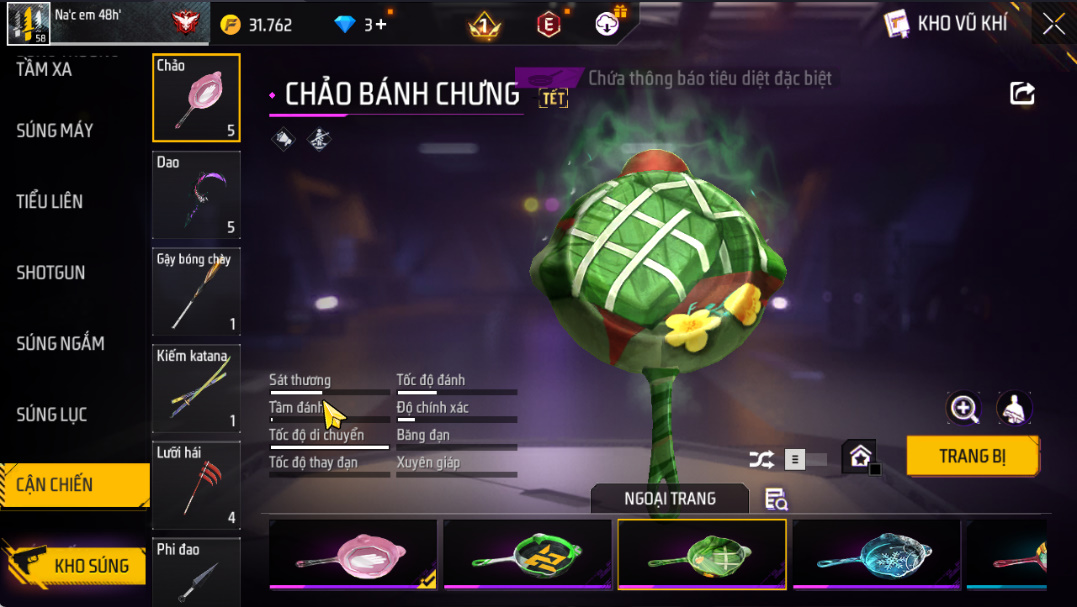1077x607 pixels.
Task: Pick the Lưỡi hái scythe slot
Action: point(196,485)
